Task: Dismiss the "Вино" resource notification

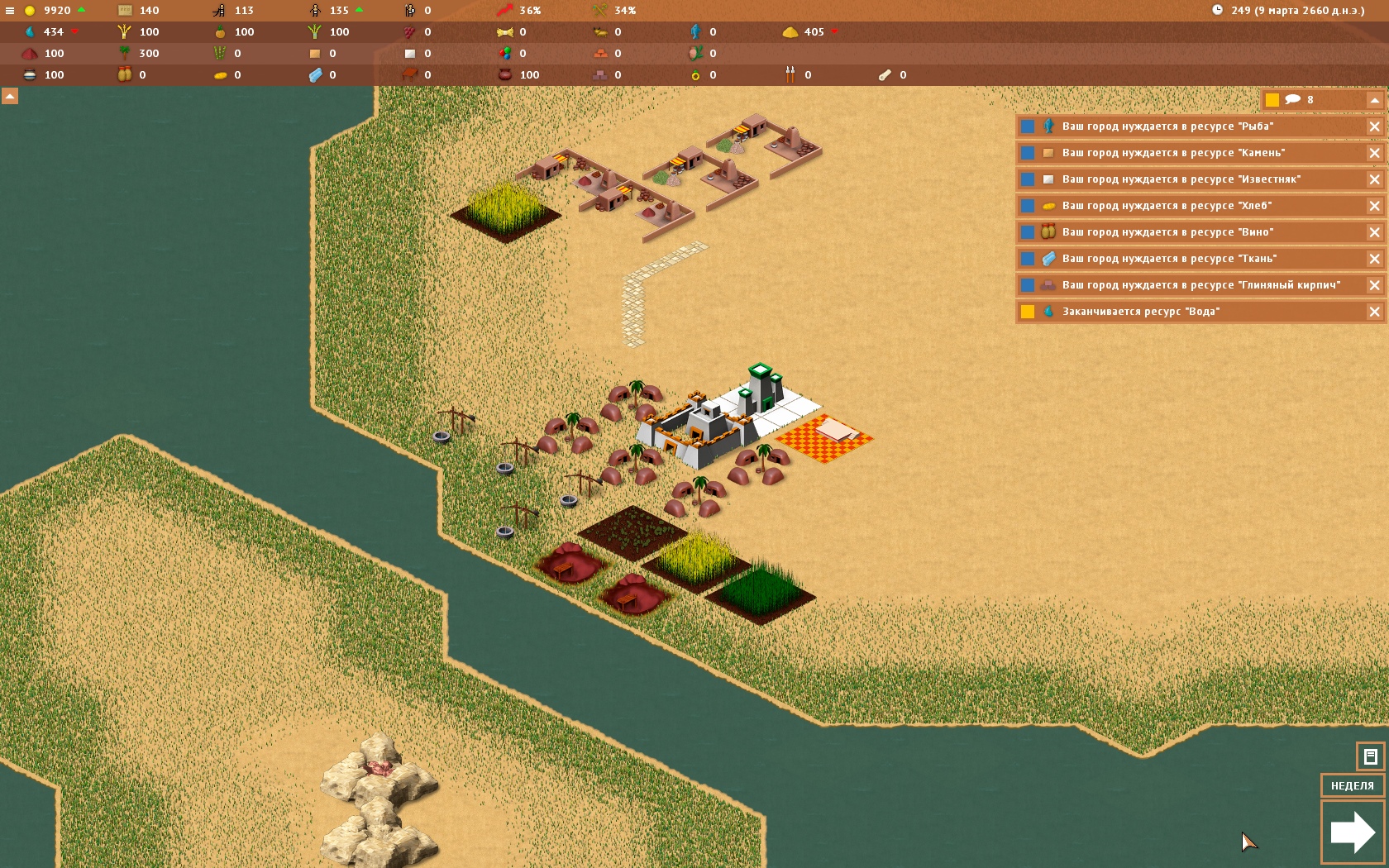Action: (x=1374, y=232)
